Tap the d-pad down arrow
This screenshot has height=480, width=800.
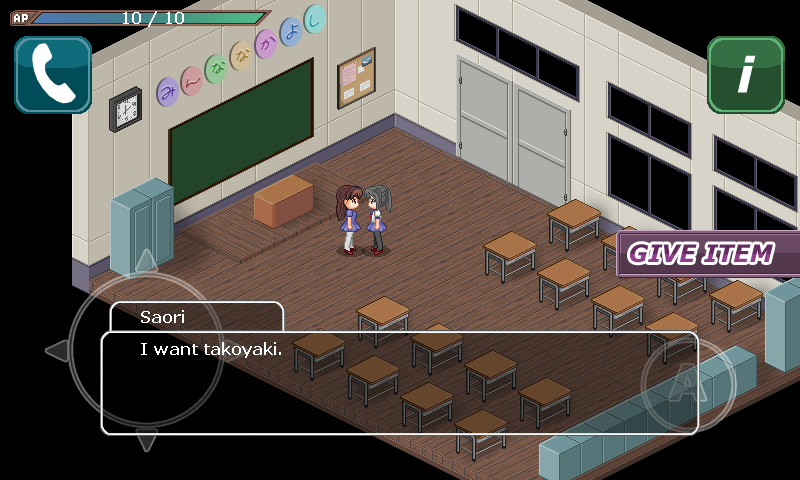tap(146, 441)
